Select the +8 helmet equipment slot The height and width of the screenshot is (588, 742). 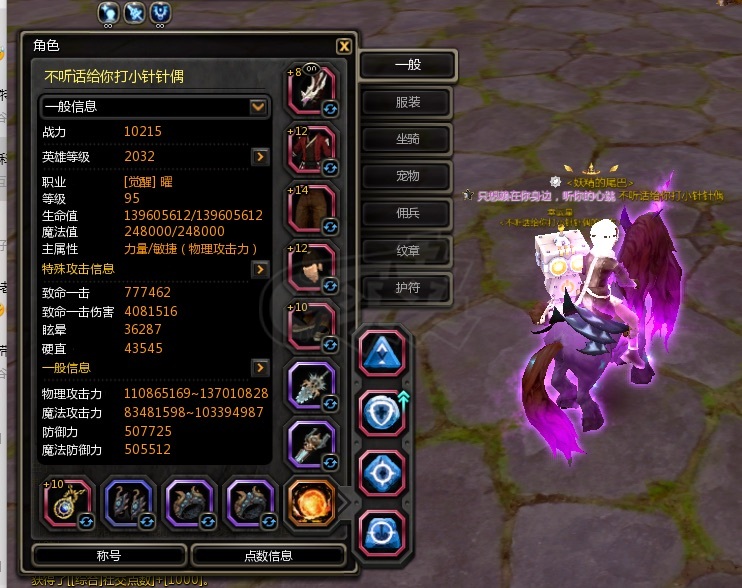[311, 92]
